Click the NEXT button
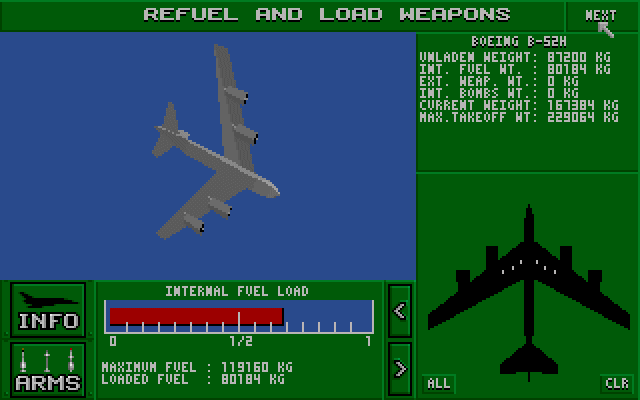The image size is (640, 400). coord(601,17)
